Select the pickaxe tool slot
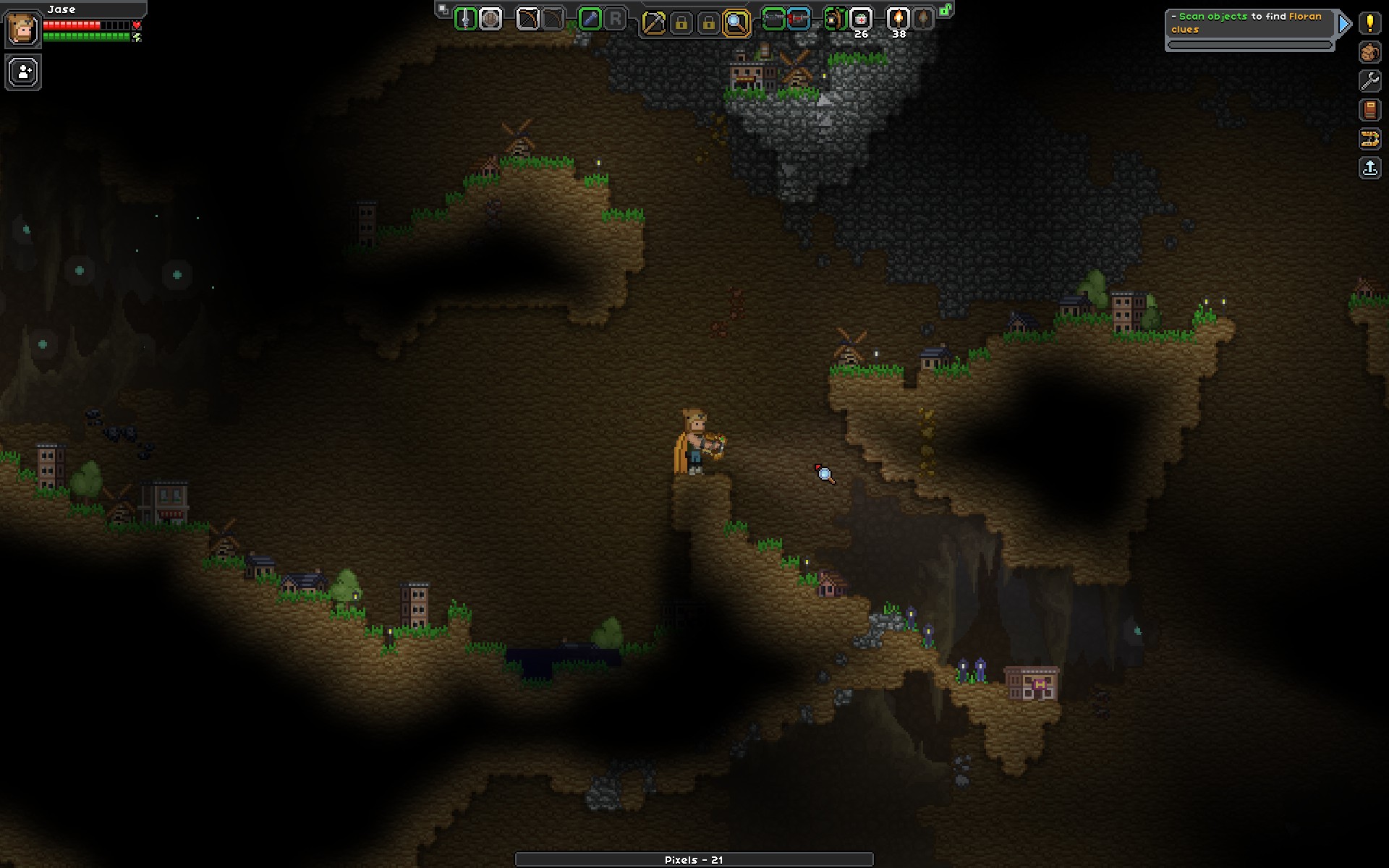 click(653, 23)
